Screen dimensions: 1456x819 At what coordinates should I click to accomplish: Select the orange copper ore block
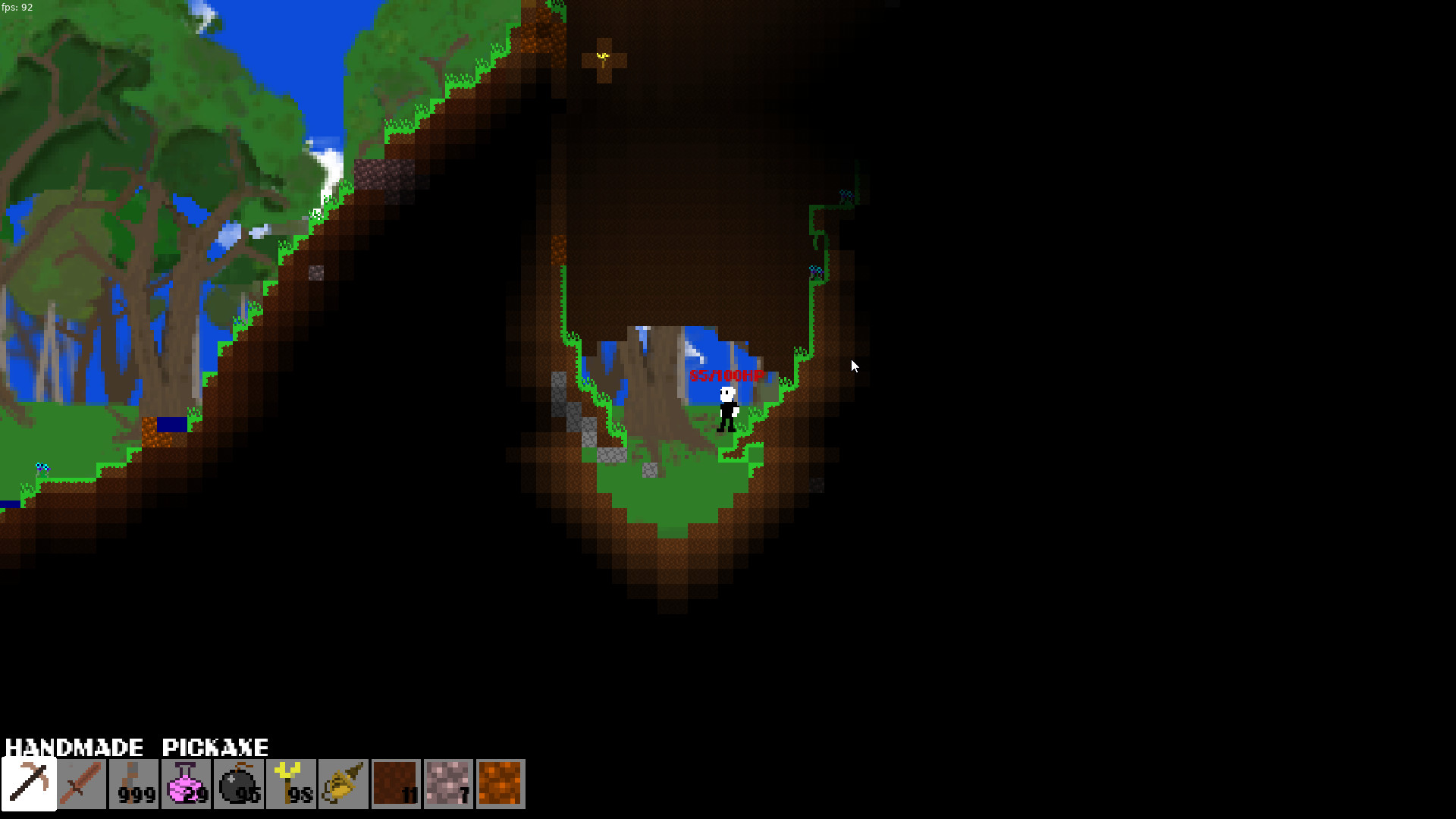(x=500, y=784)
